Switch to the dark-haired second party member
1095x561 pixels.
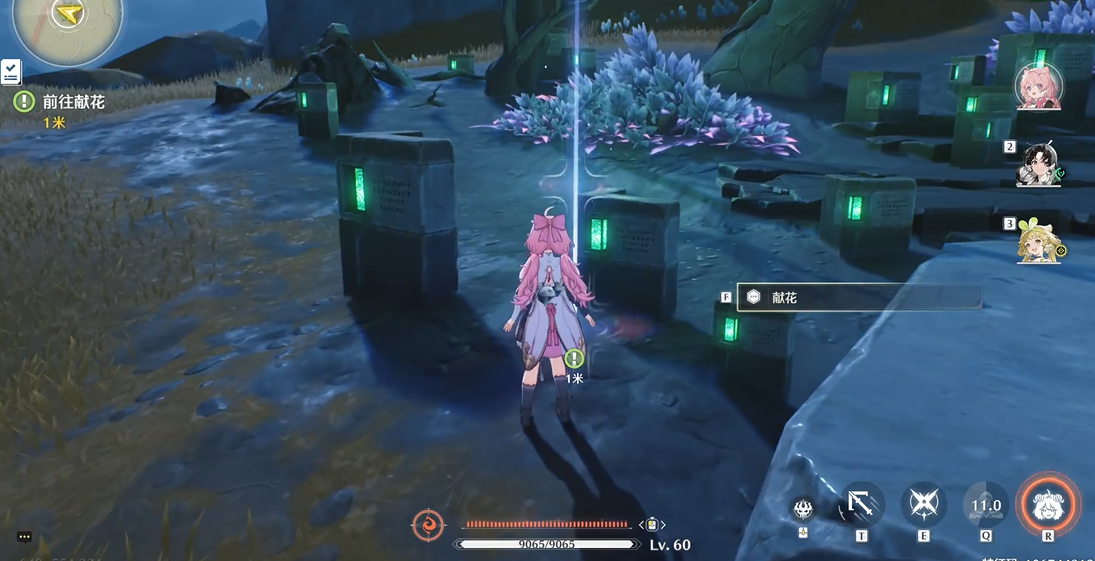coord(1039,166)
